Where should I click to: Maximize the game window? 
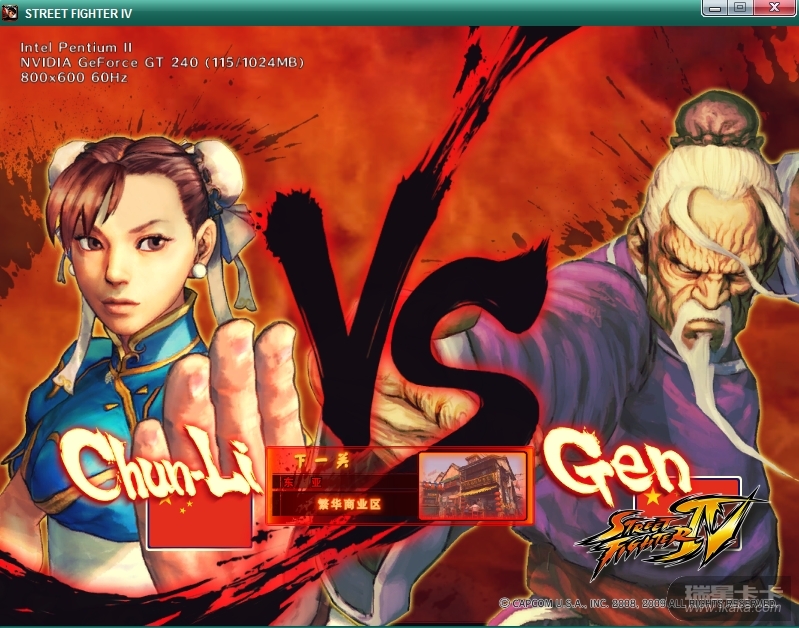tap(739, 8)
